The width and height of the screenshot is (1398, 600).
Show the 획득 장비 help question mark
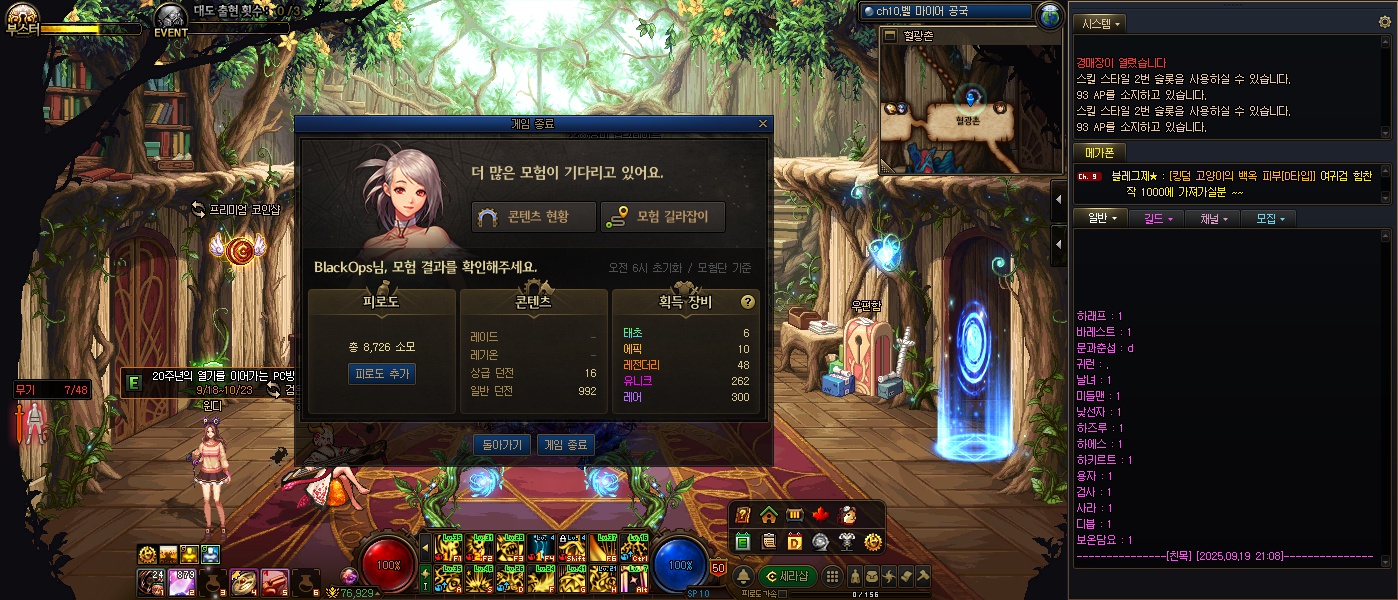coord(747,302)
